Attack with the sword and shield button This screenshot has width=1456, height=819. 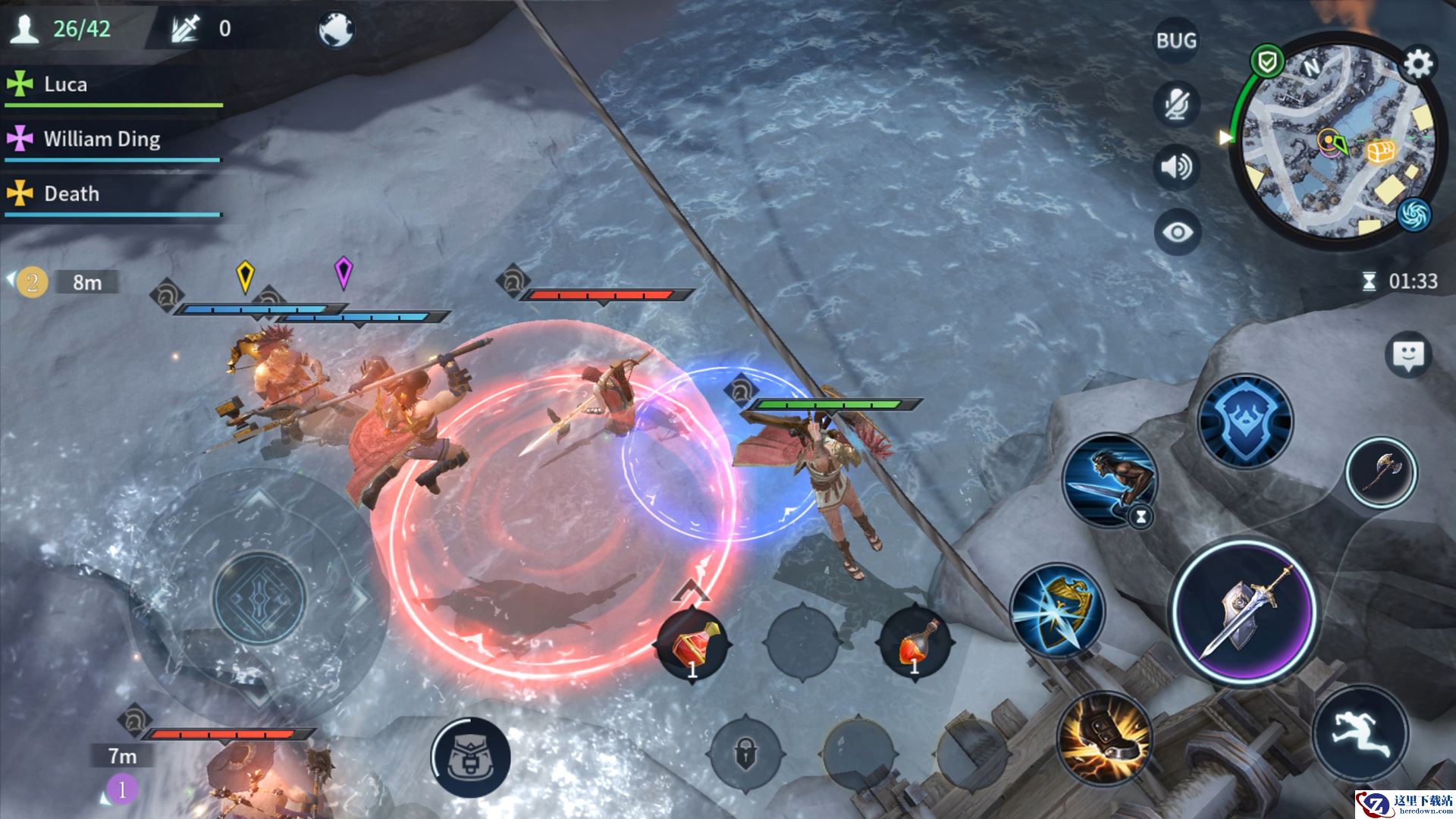coord(1244,611)
